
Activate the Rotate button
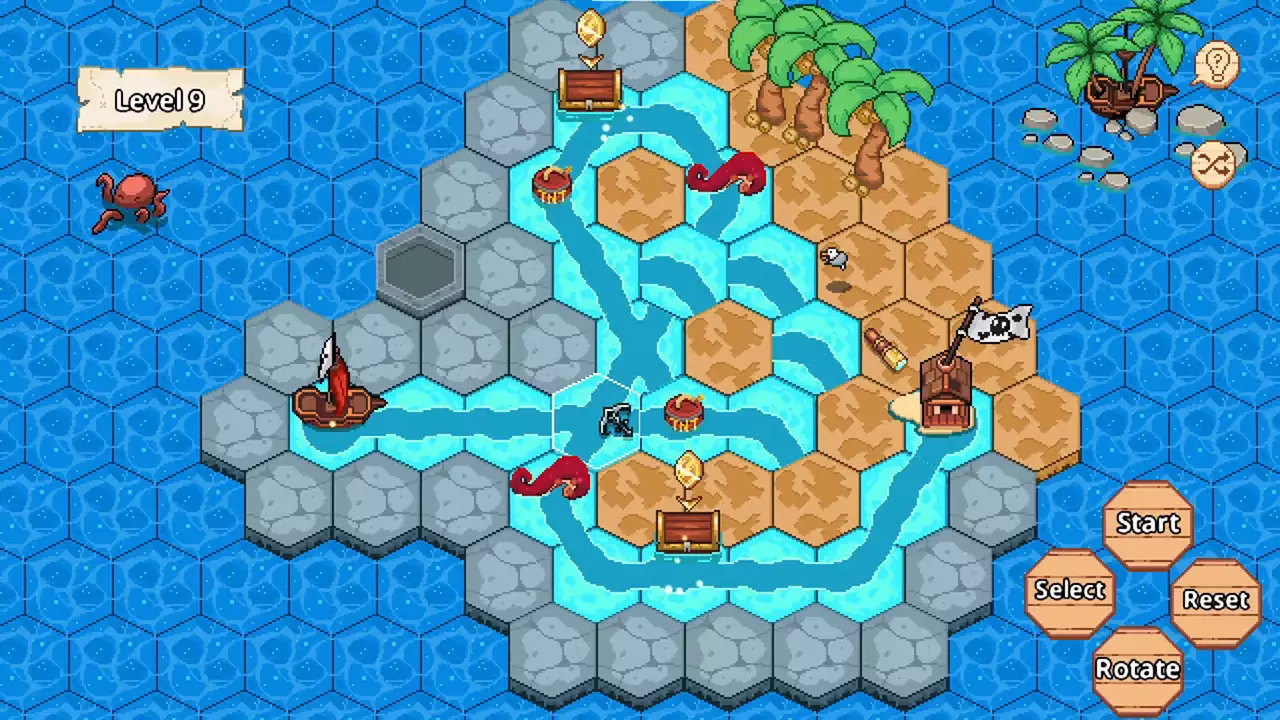pos(1138,668)
